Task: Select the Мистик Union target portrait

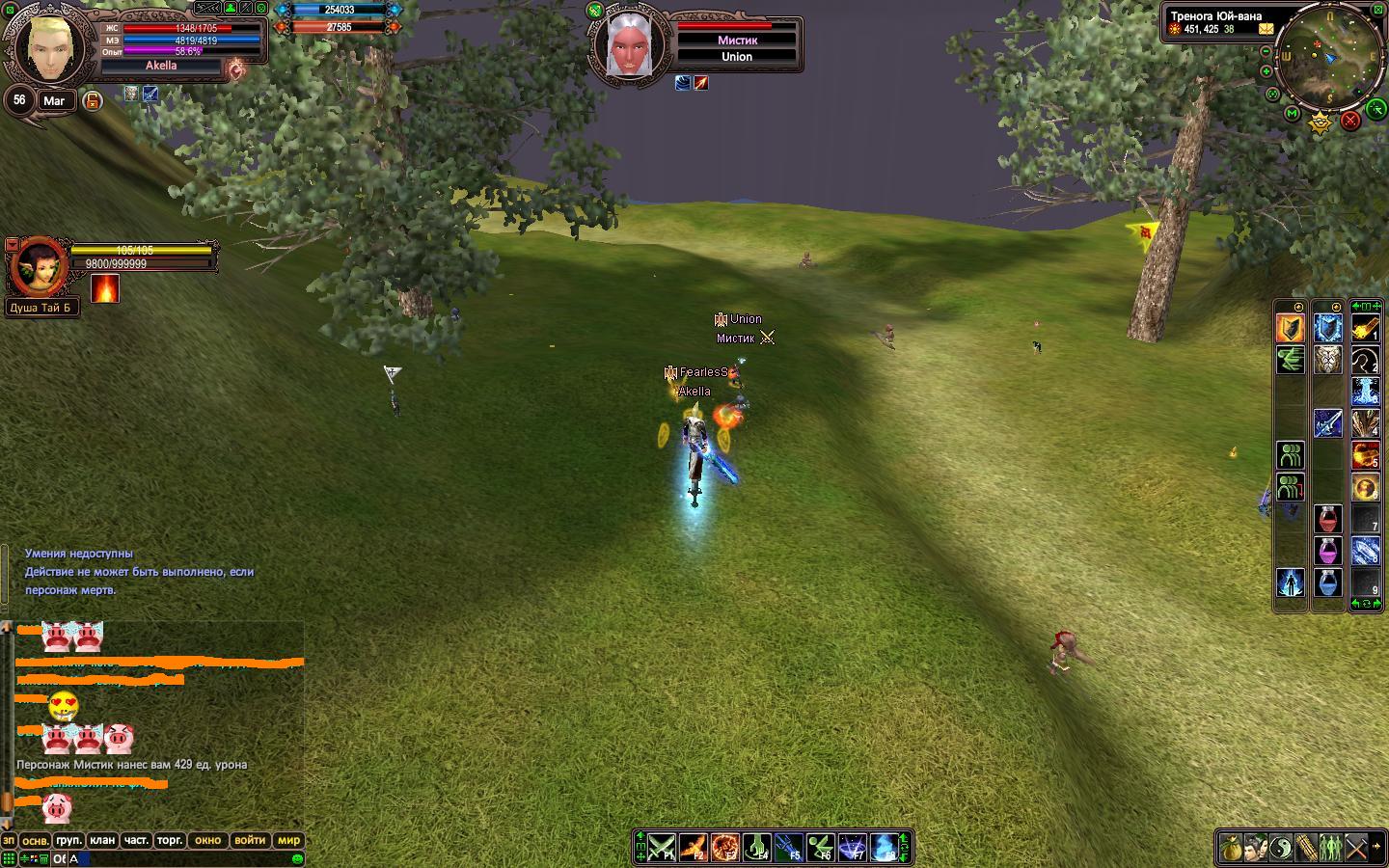Action: click(627, 44)
